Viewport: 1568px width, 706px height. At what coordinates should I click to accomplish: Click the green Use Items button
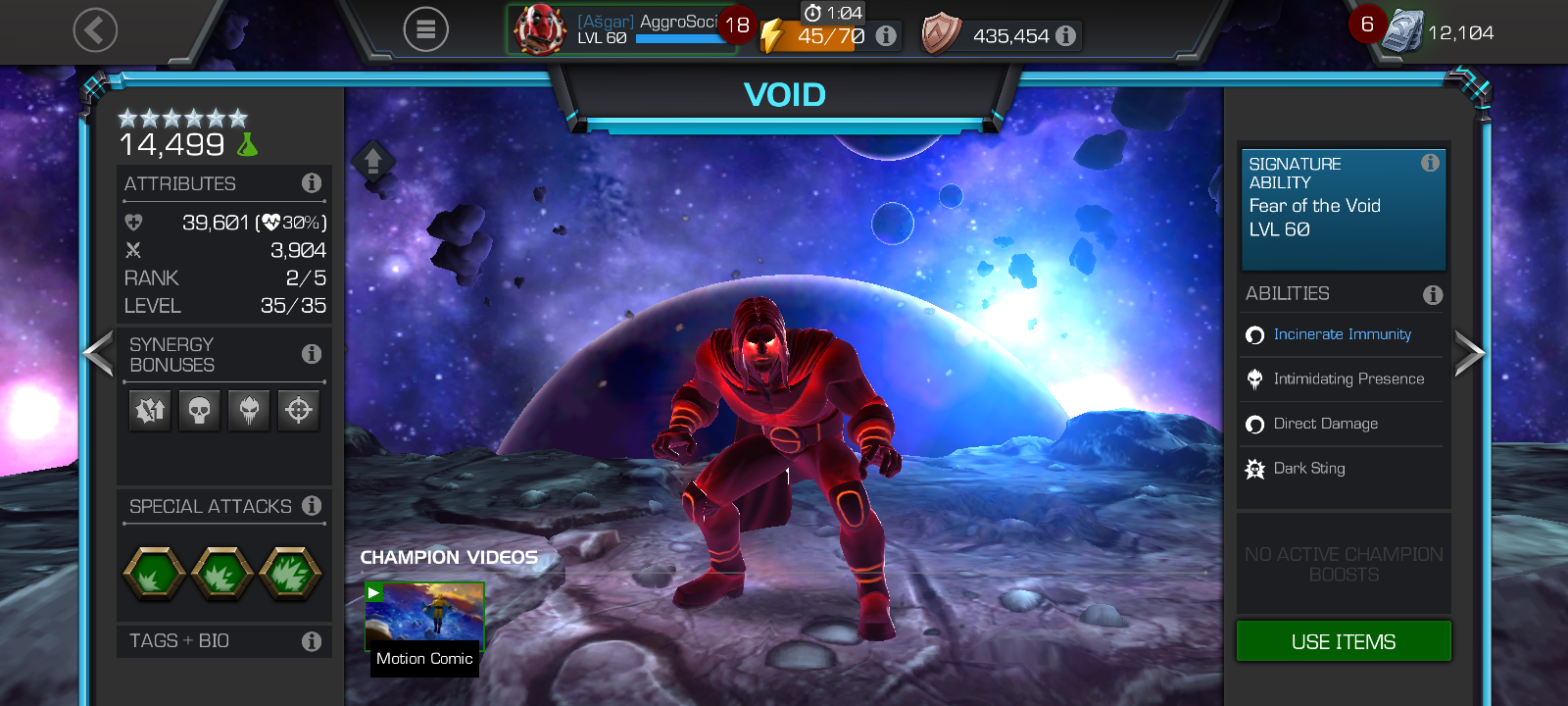(x=1343, y=641)
